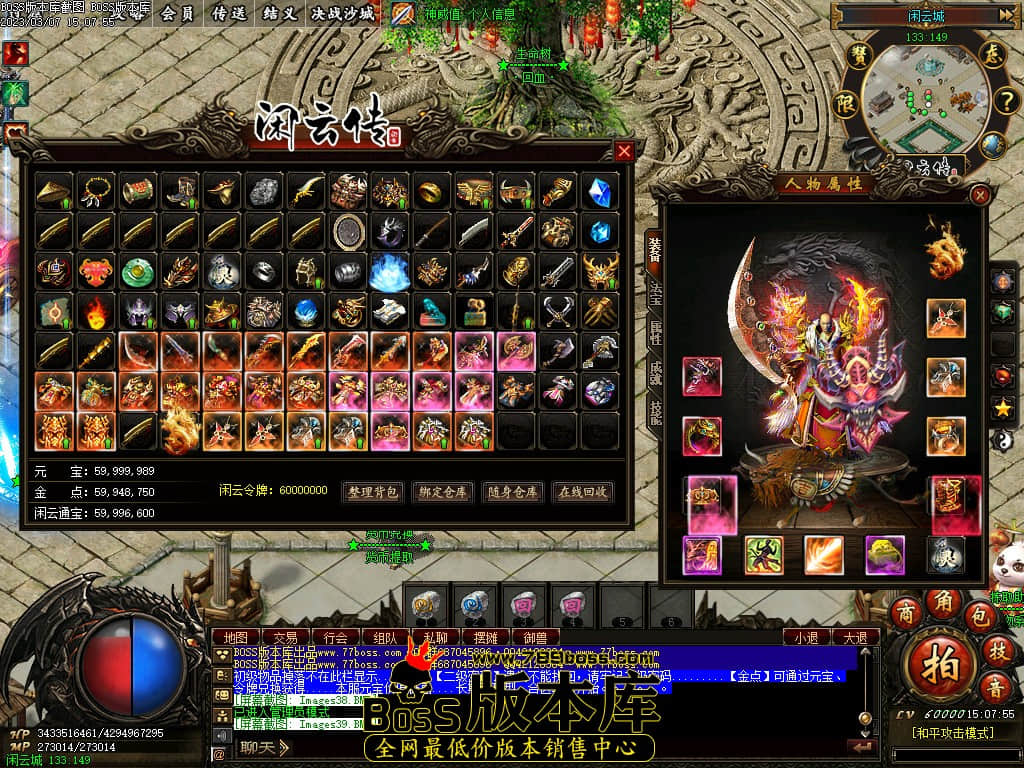Image resolution: width=1024 pixels, height=768 pixels.
Task: Close the 人物属性 character panel
Action: point(980,195)
